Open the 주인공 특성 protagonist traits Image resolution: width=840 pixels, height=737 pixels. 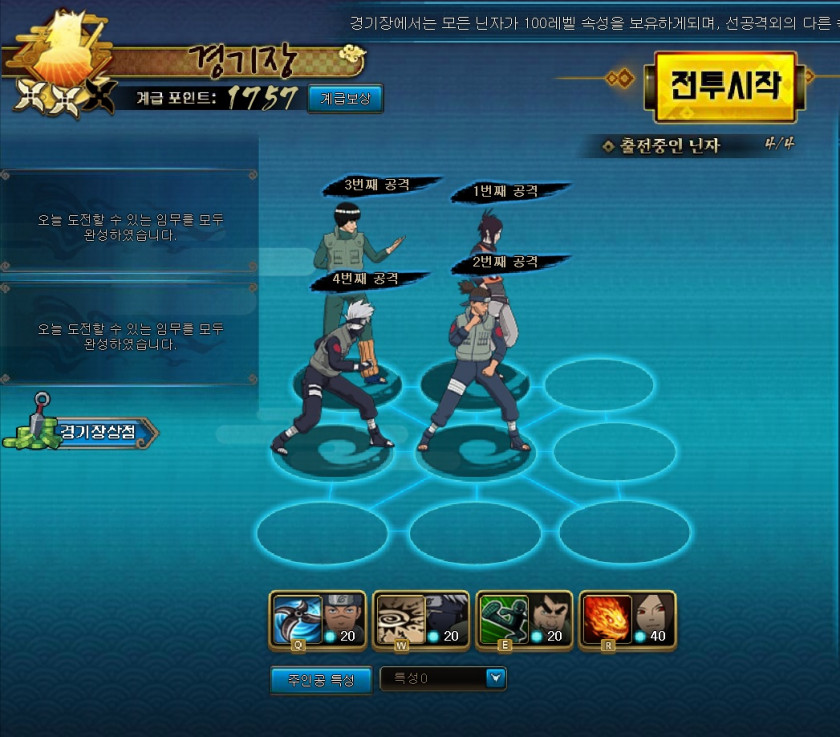coord(321,680)
